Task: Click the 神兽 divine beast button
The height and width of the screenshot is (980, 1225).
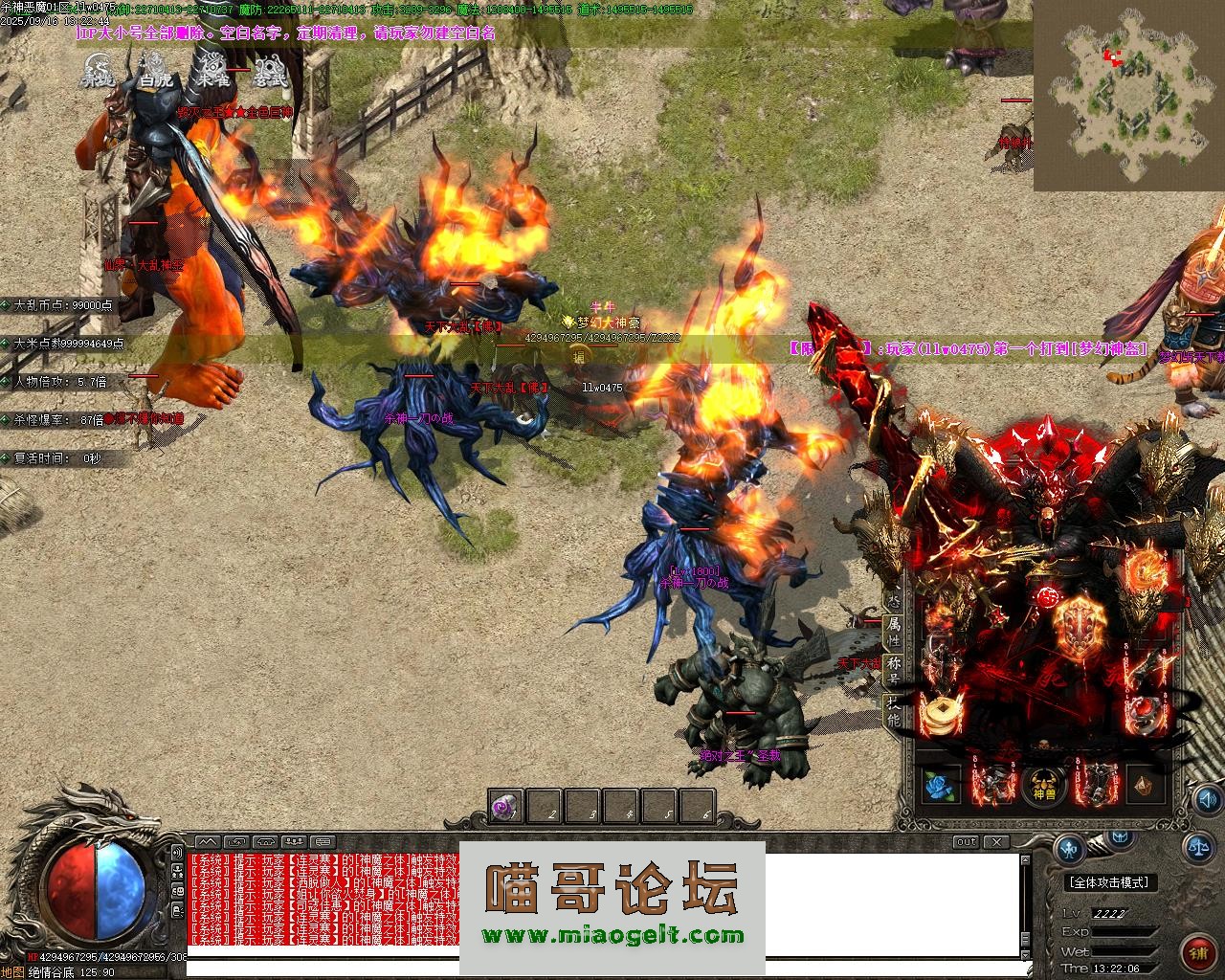Action: pyautogui.click(x=1043, y=786)
